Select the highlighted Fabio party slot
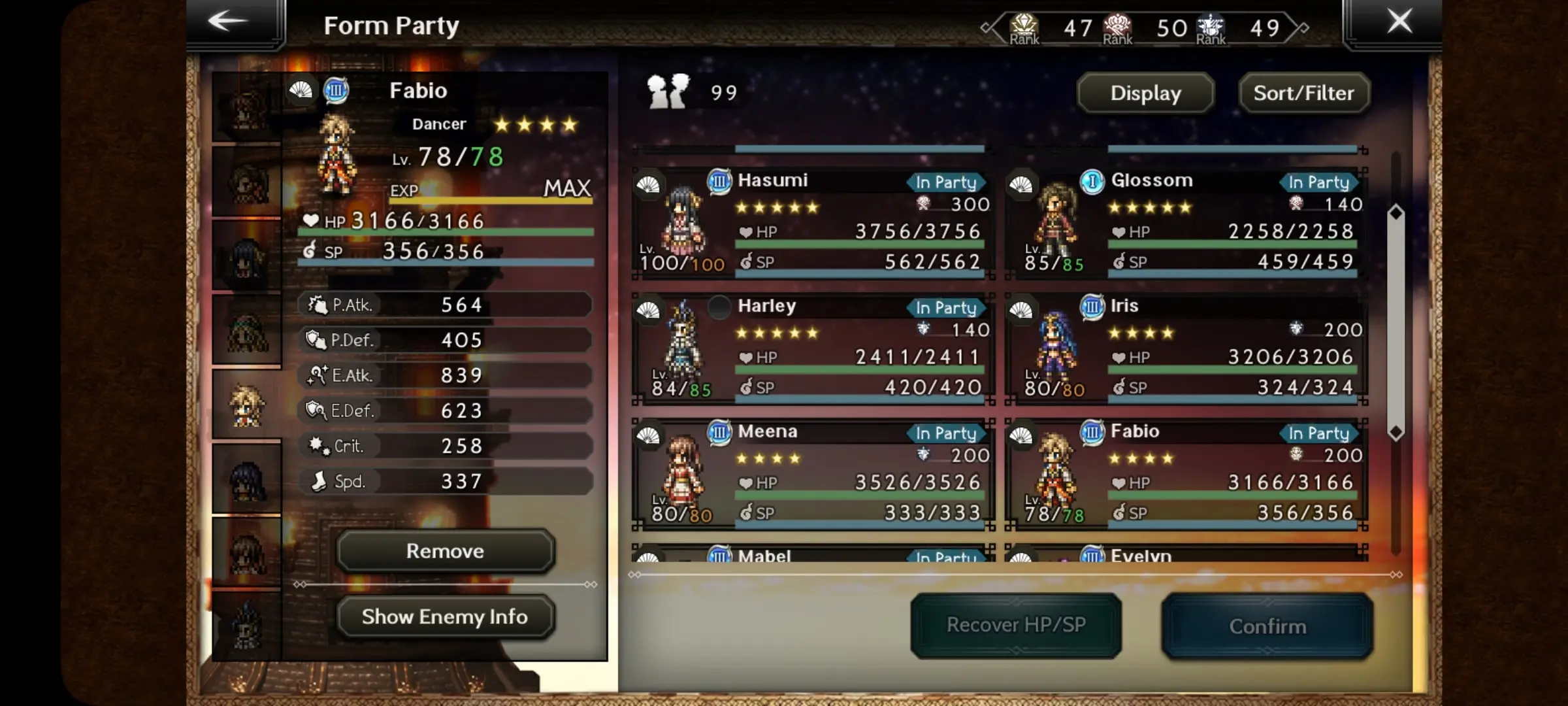The width and height of the screenshot is (1568, 706). point(247,405)
